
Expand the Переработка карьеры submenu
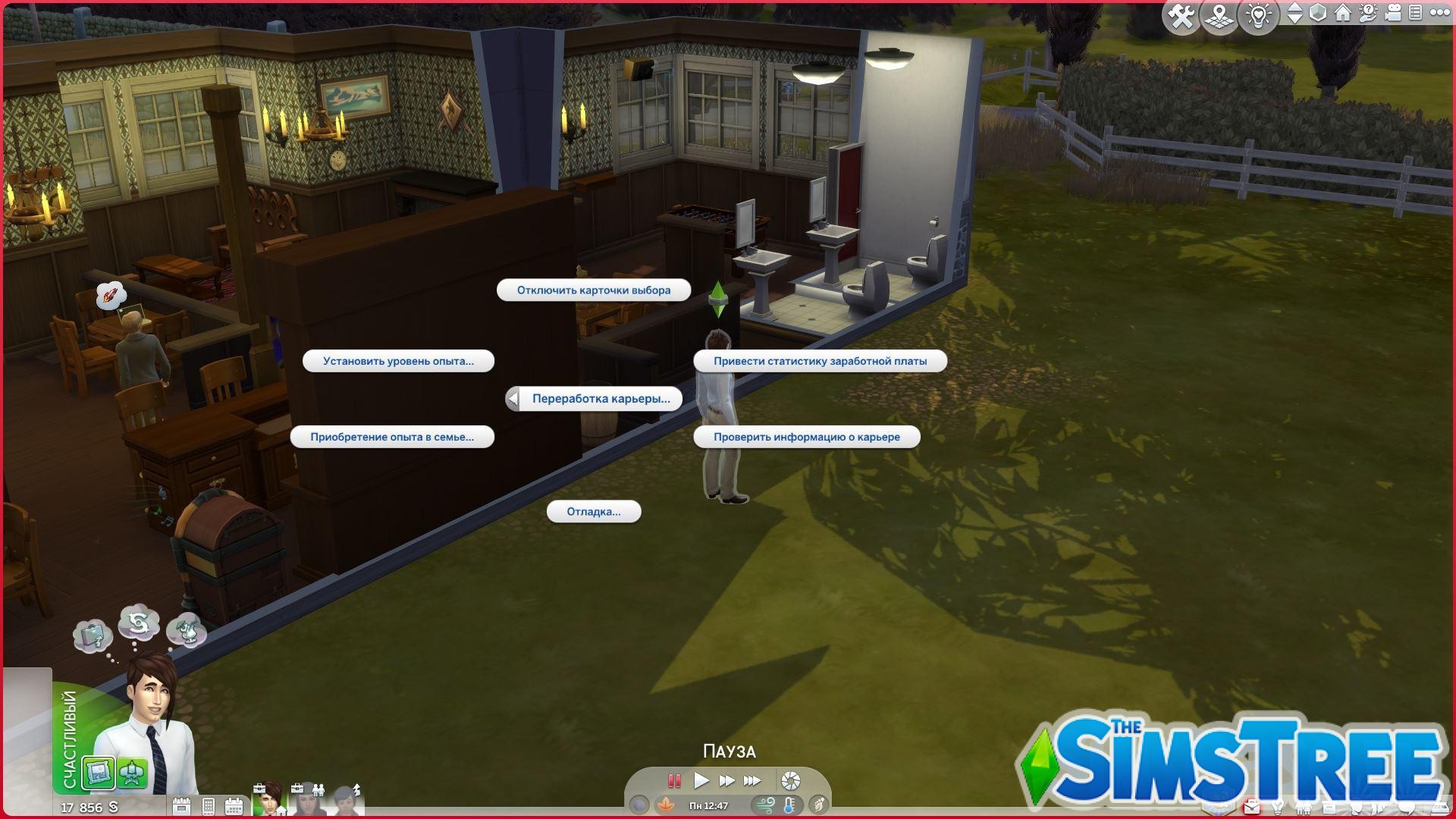pyautogui.click(x=601, y=398)
